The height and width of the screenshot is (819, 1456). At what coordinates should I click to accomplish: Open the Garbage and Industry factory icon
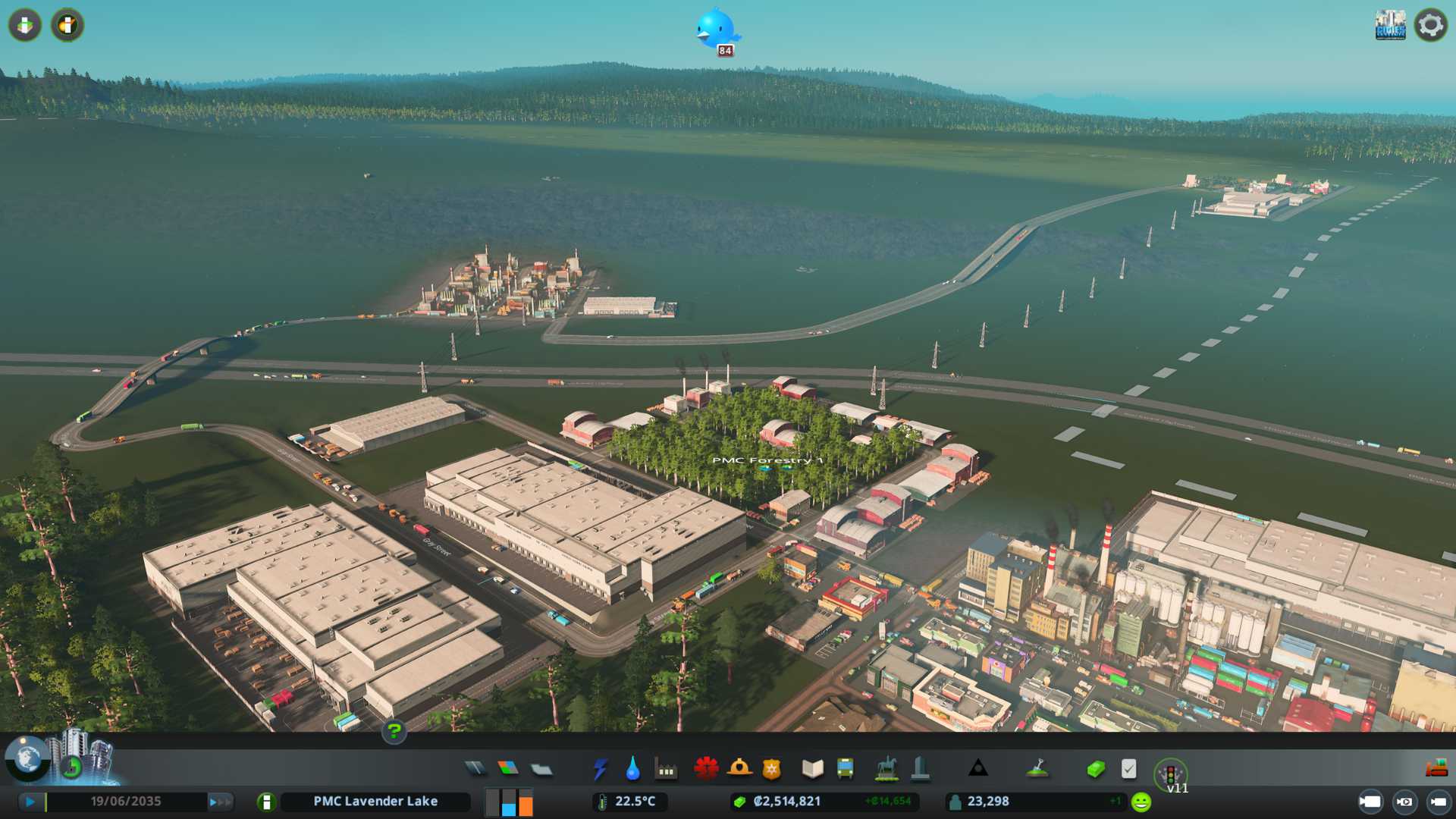point(666,770)
